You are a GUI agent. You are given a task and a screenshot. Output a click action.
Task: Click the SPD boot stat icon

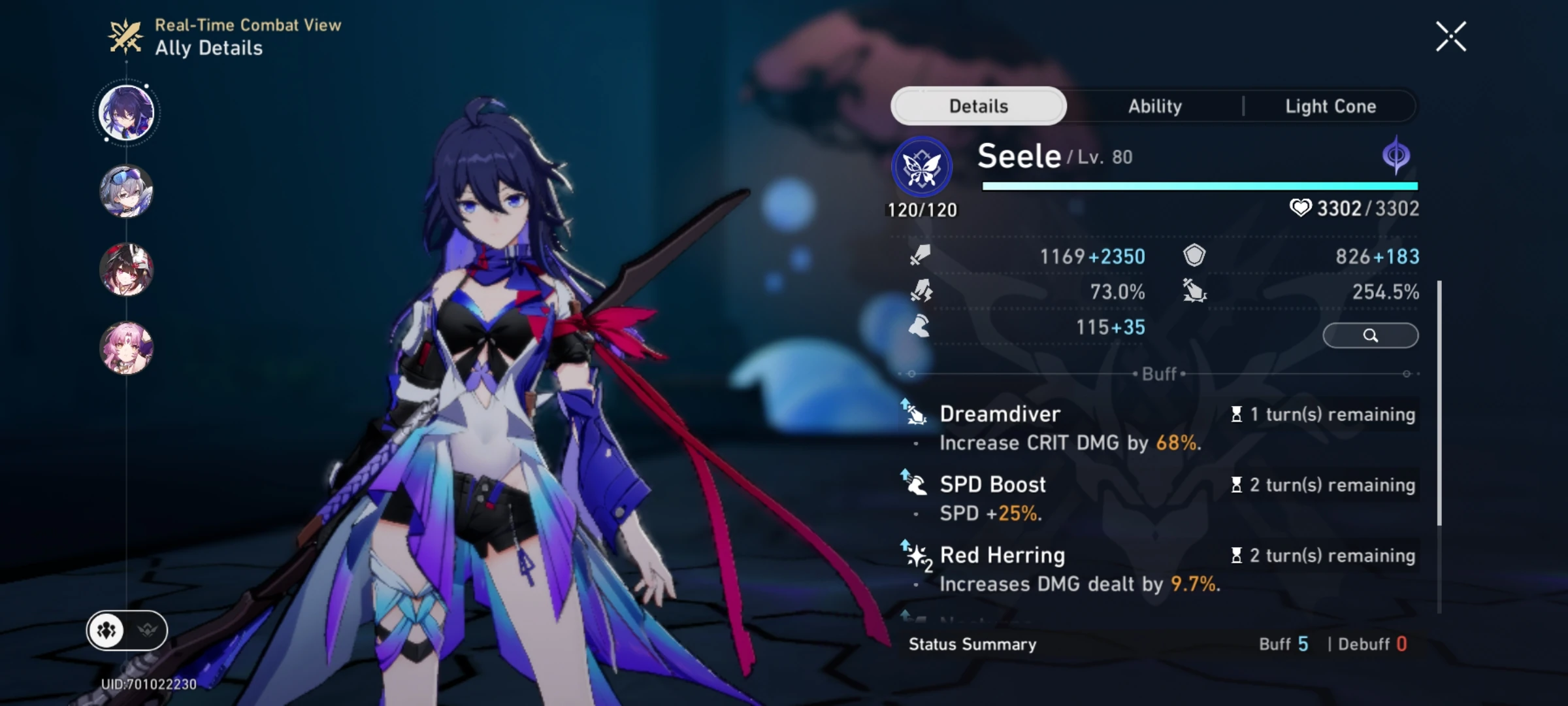point(921,328)
